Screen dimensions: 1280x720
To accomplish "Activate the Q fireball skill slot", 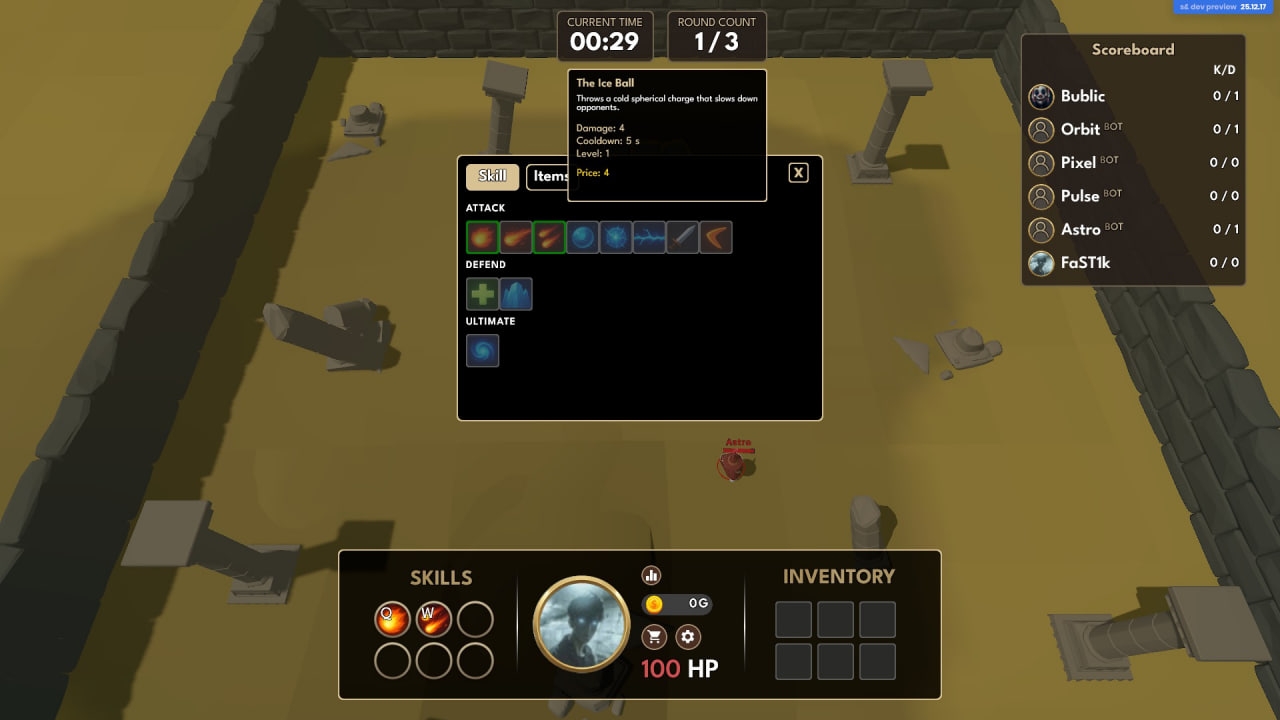I will coord(392,619).
